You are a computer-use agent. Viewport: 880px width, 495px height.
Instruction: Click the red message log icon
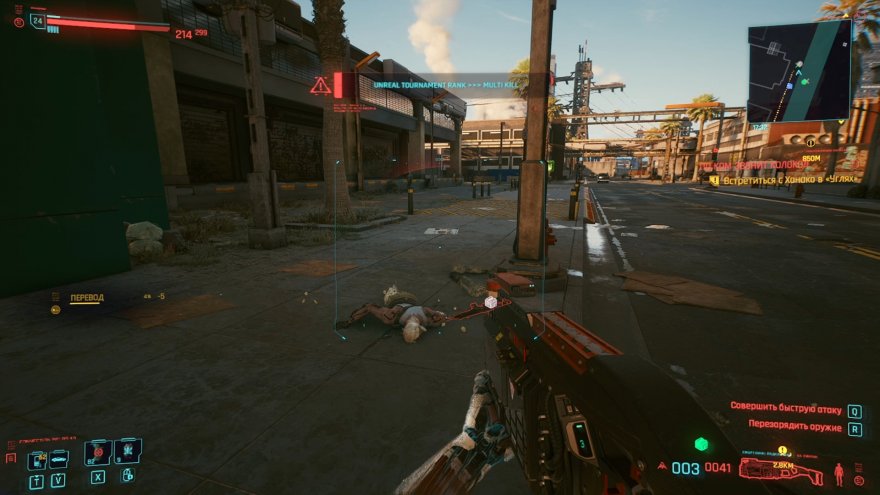click(11, 458)
